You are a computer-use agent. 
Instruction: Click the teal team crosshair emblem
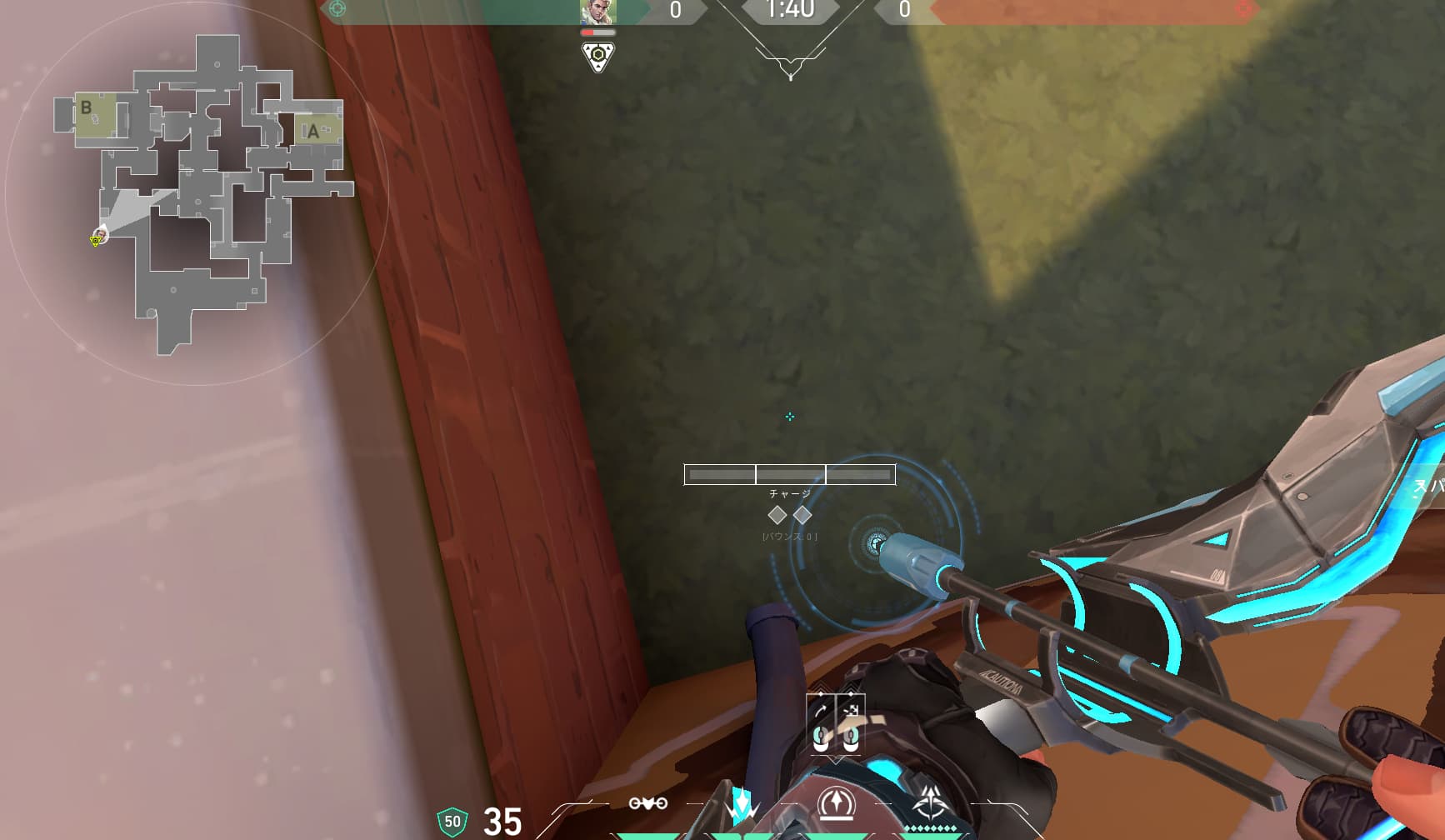(337, 9)
